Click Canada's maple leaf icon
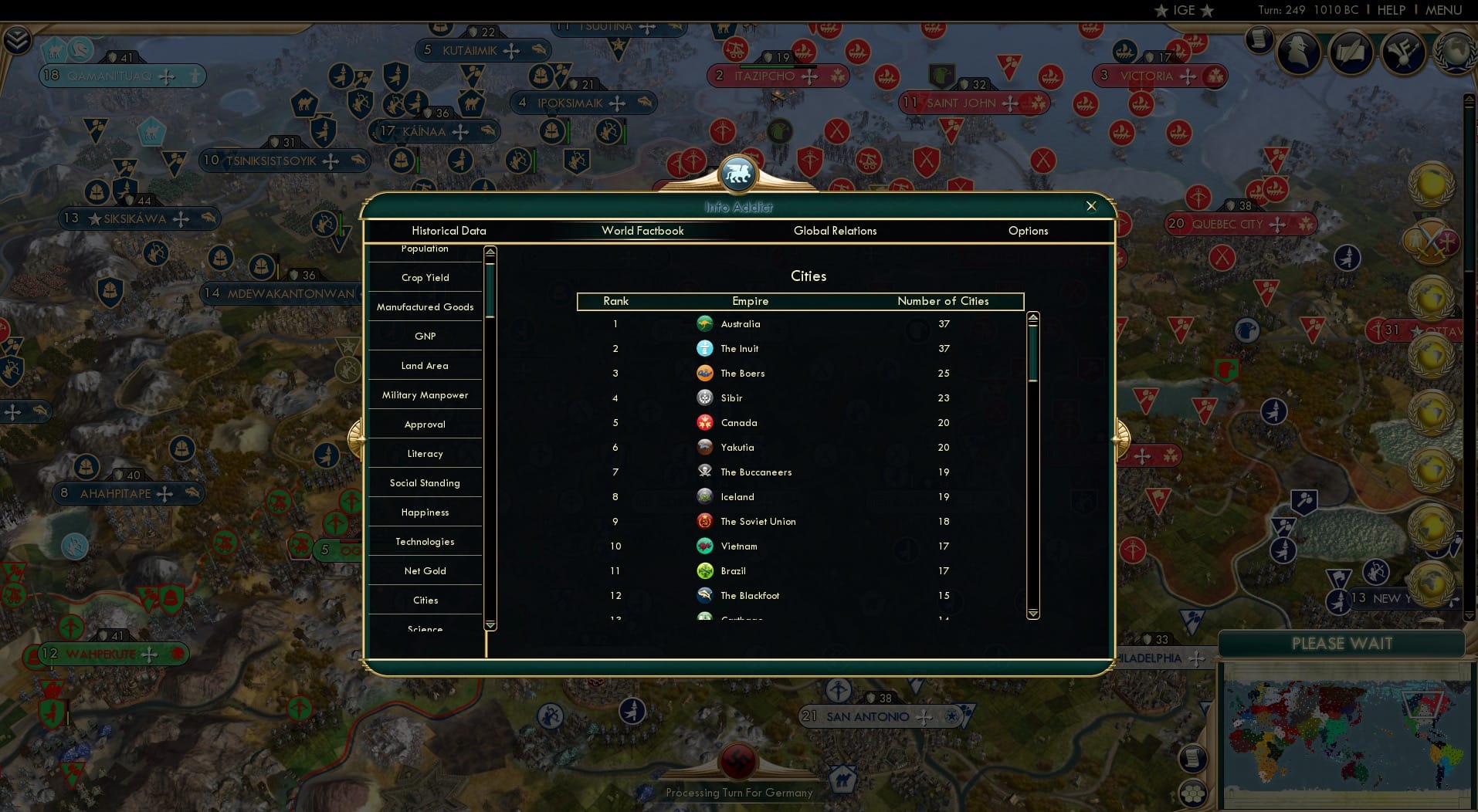Screen dimensions: 1478x812 (x=705, y=423)
